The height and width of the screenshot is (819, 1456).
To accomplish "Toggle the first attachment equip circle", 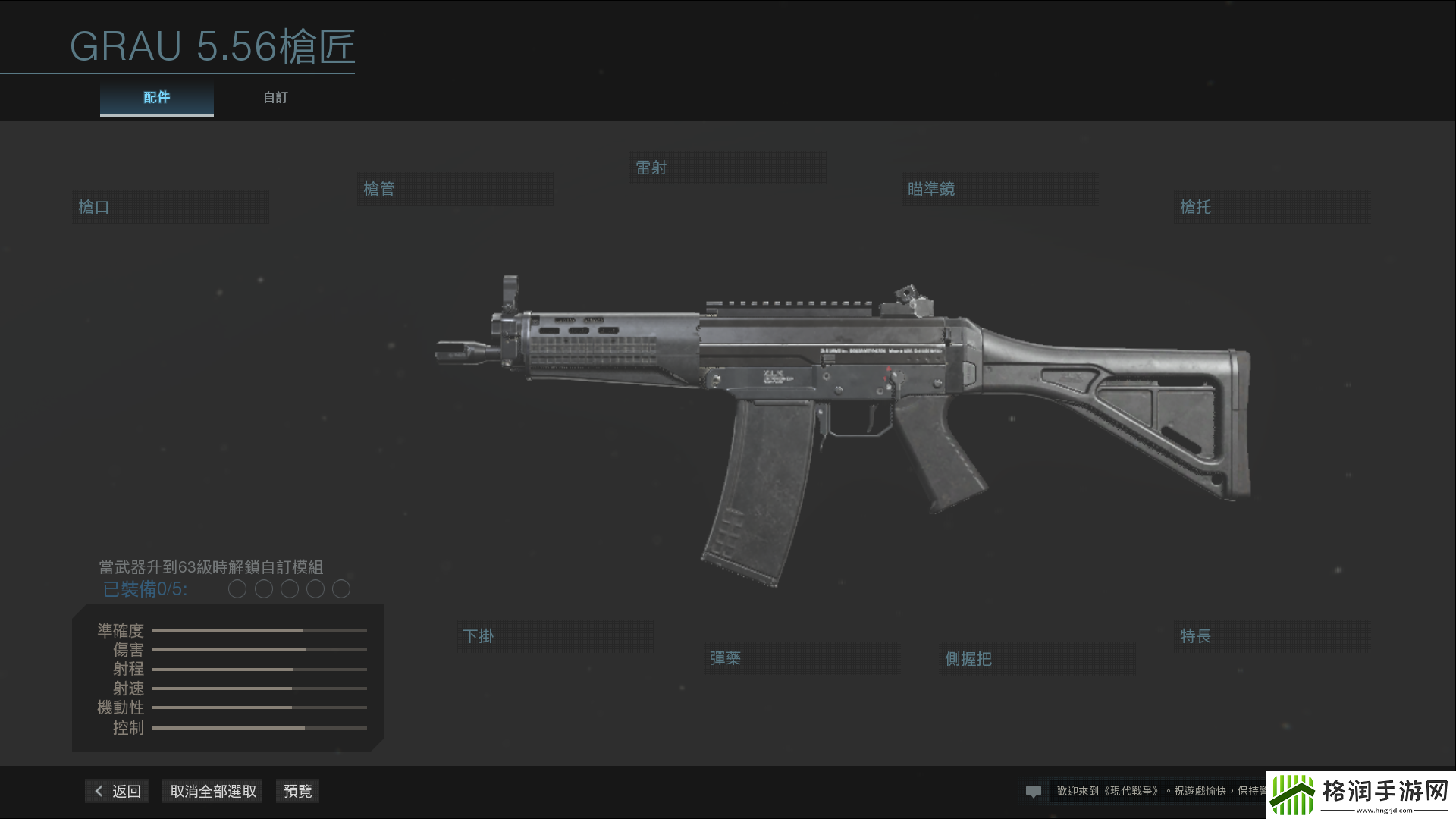I will tap(237, 588).
